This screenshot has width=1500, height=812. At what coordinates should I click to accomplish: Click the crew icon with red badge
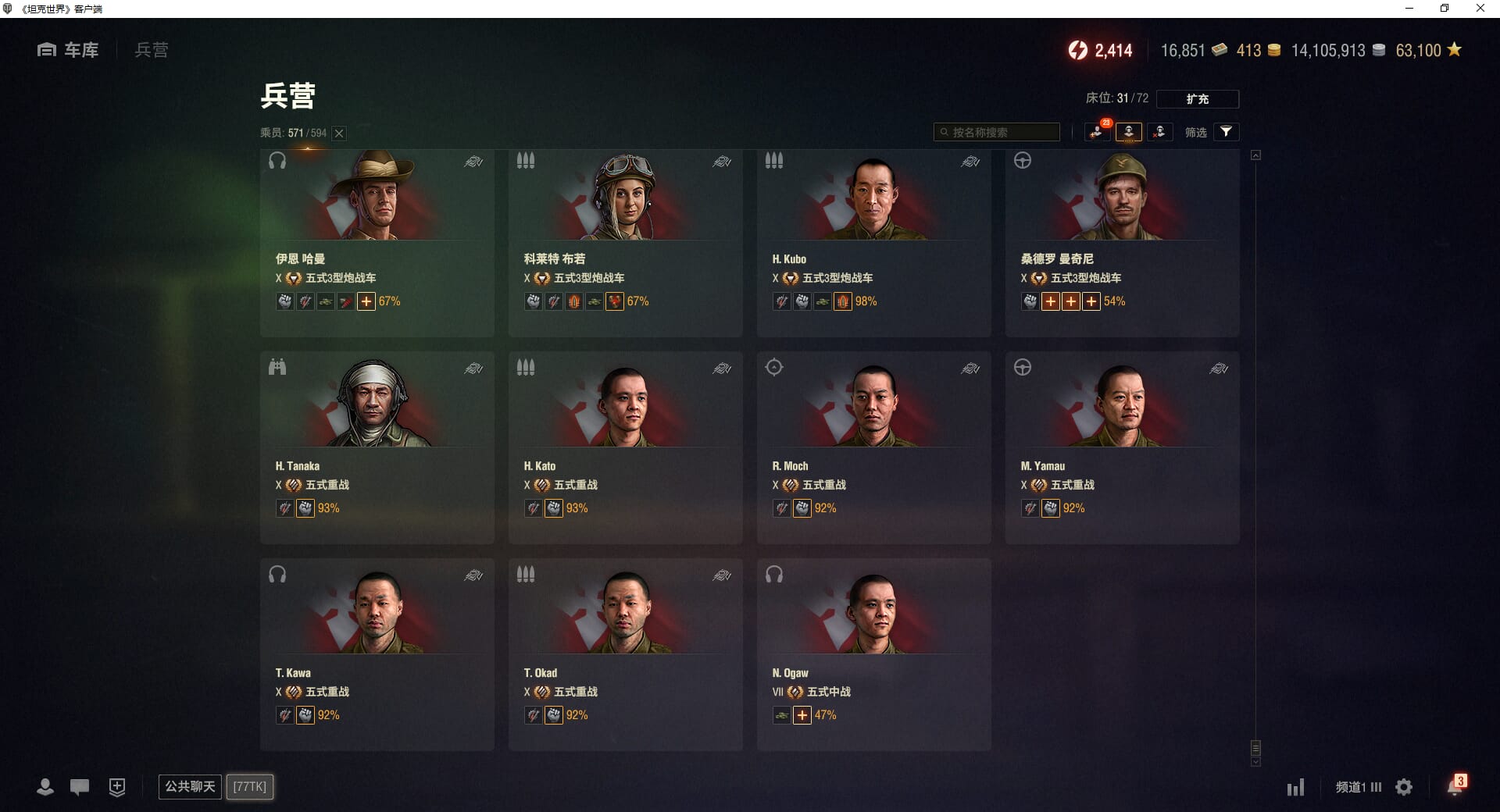pyautogui.click(x=1097, y=132)
